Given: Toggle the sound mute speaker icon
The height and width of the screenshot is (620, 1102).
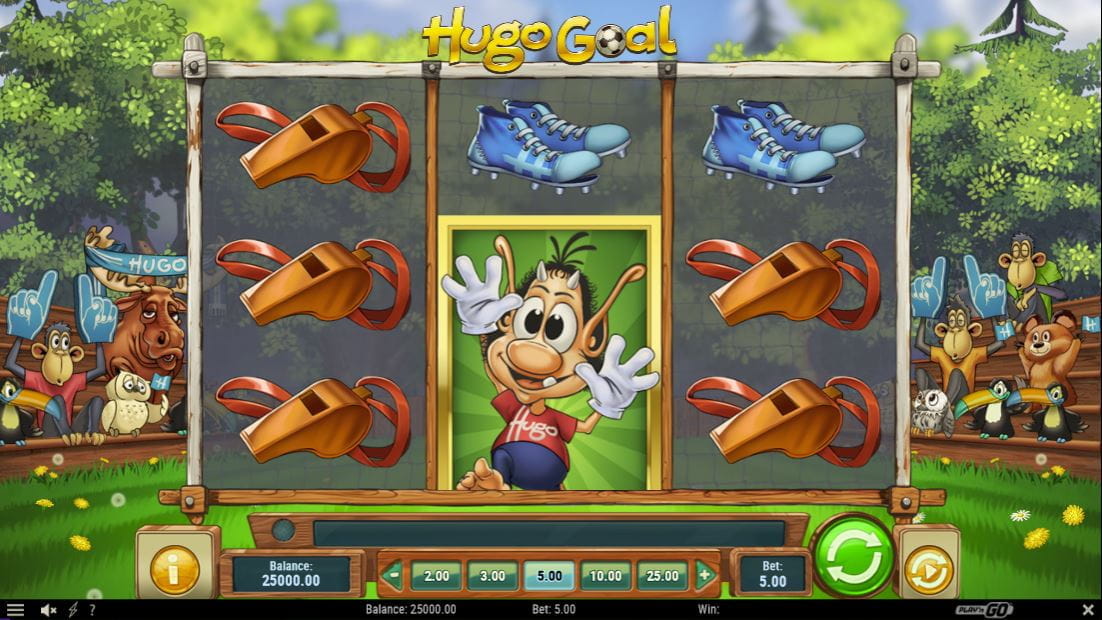Looking at the screenshot, I should (x=47, y=610).
